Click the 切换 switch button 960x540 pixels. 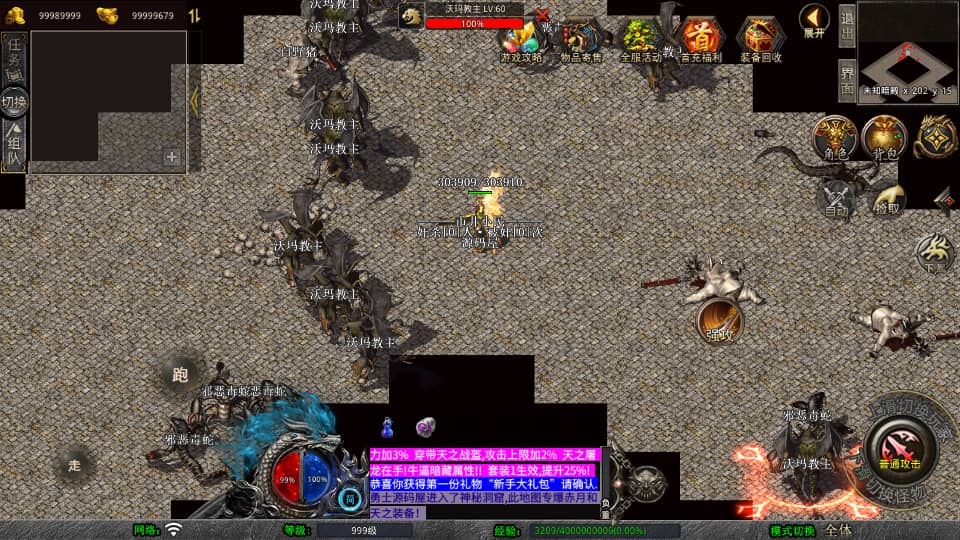point(14,101)
